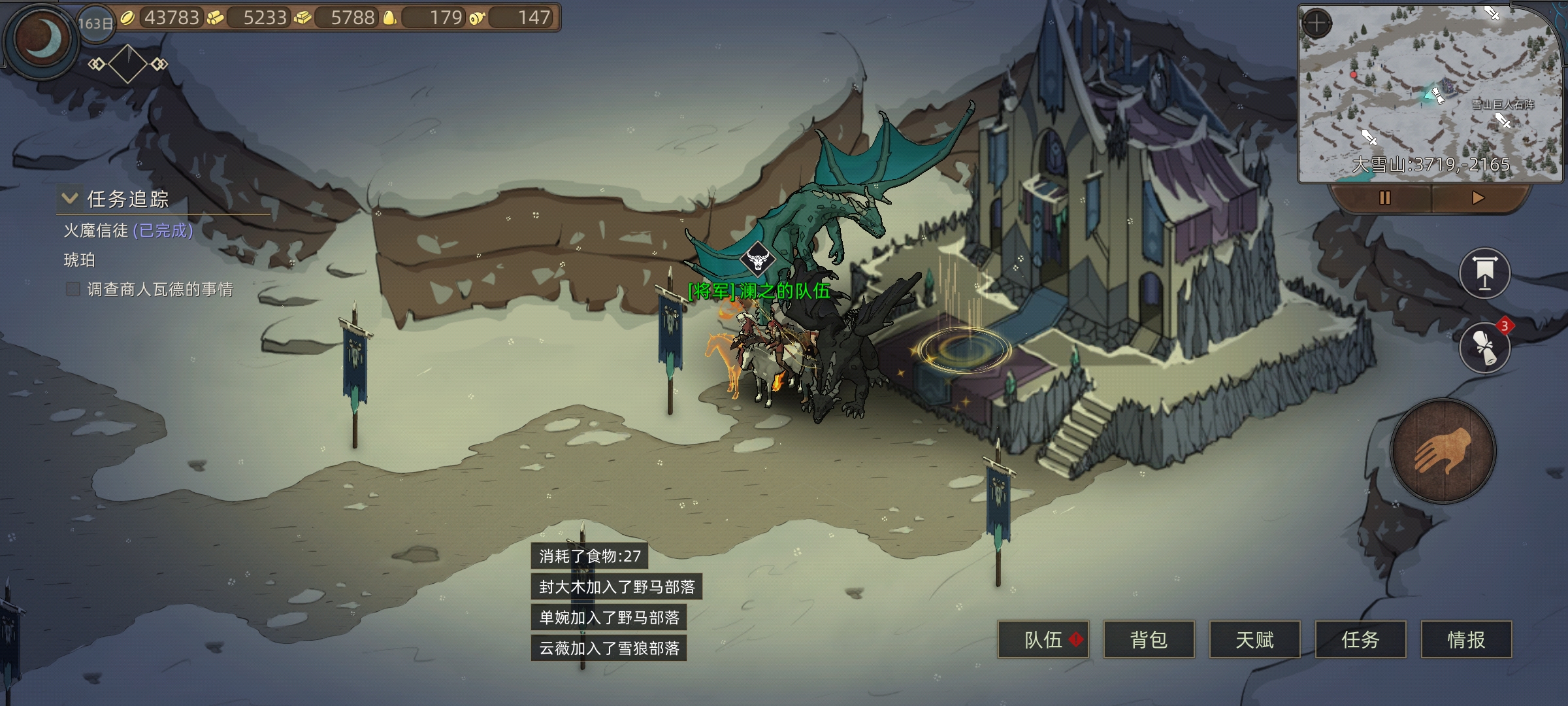This screenshot has height=706, width=1568.
Task: Collapse the 任务追踪 quest tracker
Action: tap(70, 198)
